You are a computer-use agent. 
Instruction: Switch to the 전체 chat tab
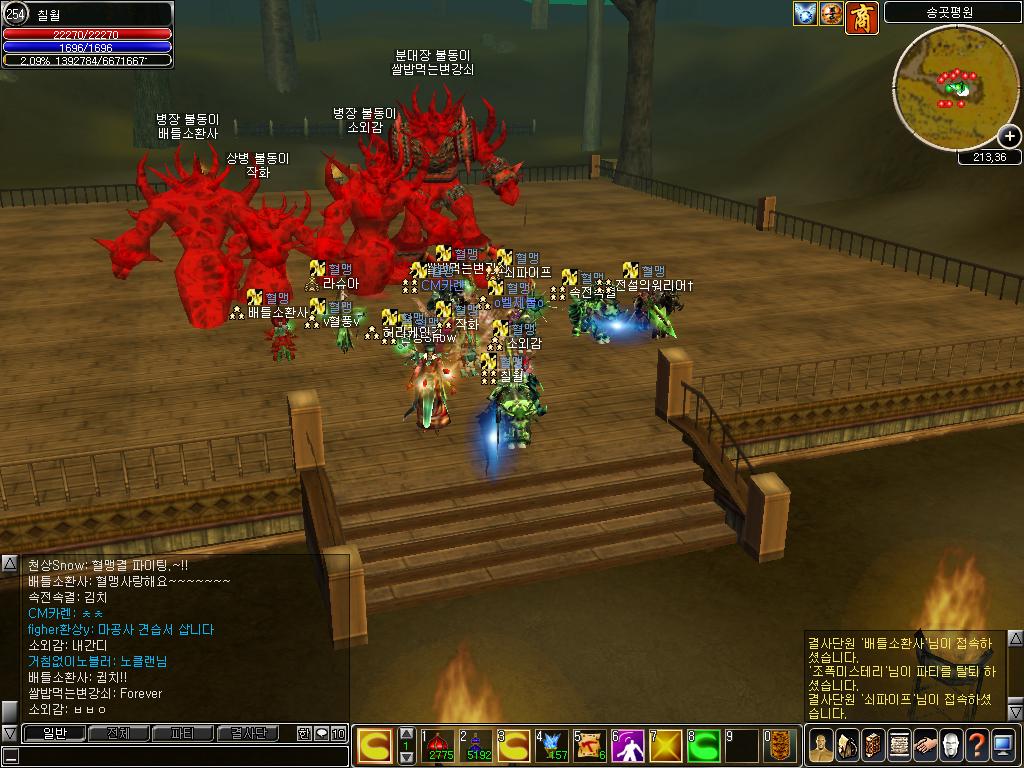(x=118, y=734)
